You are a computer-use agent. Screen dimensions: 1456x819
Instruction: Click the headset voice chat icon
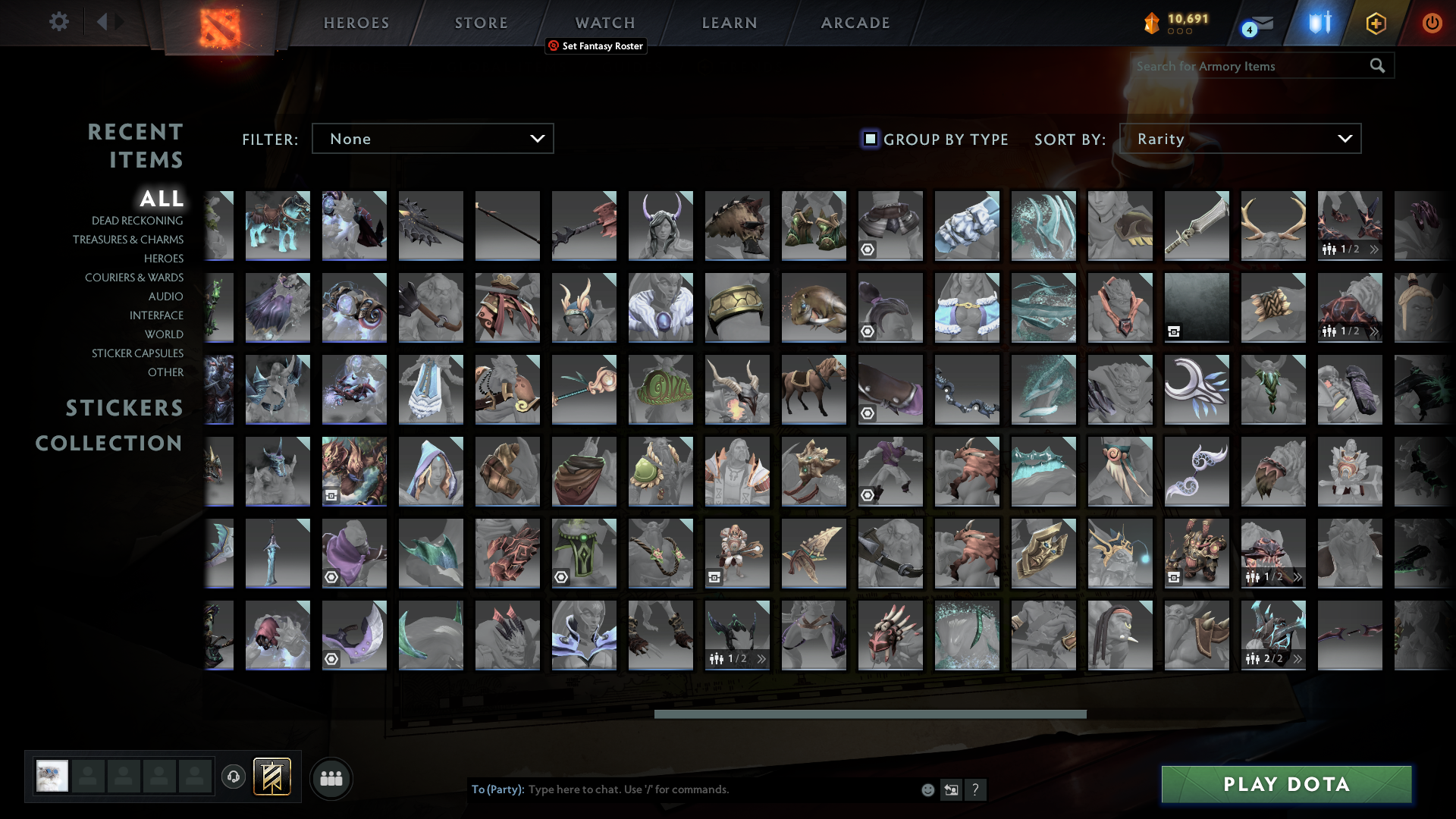click(x=233, y=777)
